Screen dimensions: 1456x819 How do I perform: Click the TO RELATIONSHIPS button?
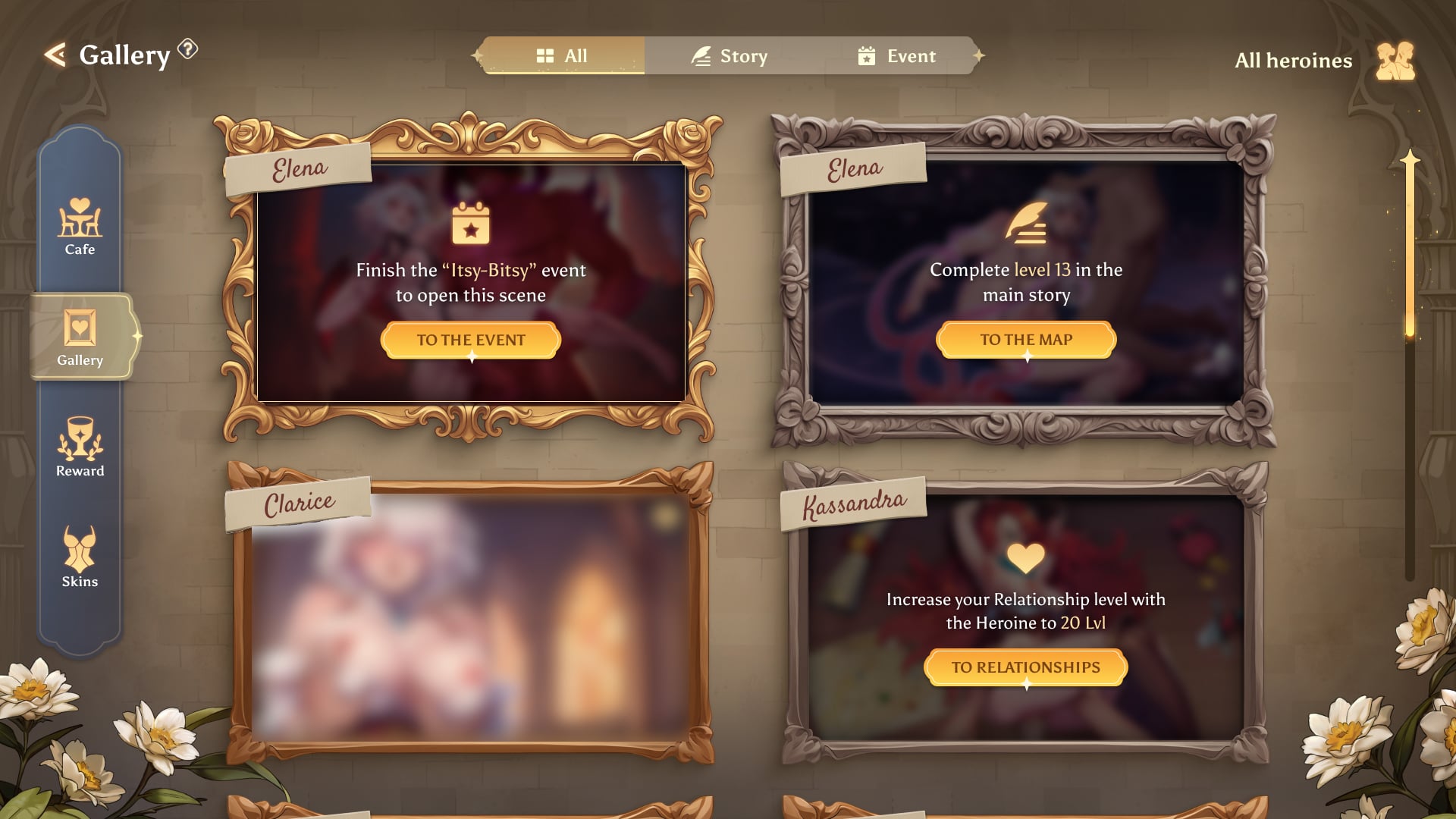1025,667
